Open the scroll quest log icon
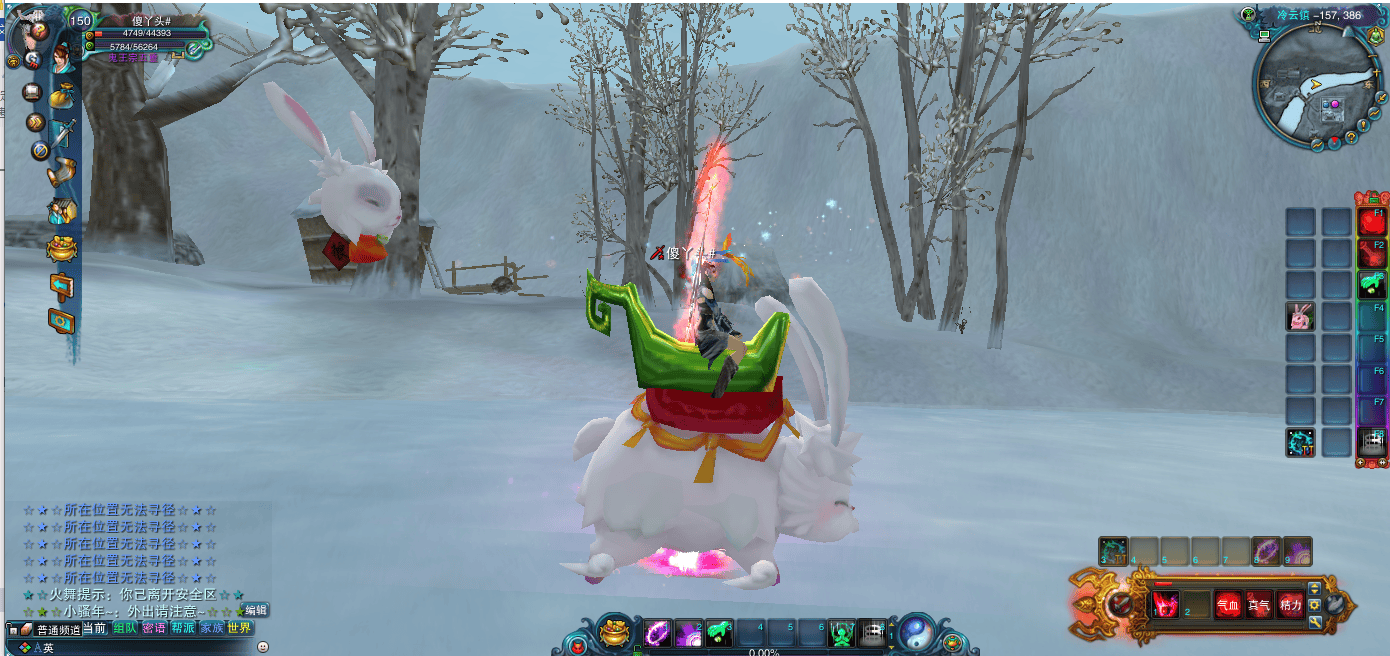1390x656 pixels. [62, 171]
